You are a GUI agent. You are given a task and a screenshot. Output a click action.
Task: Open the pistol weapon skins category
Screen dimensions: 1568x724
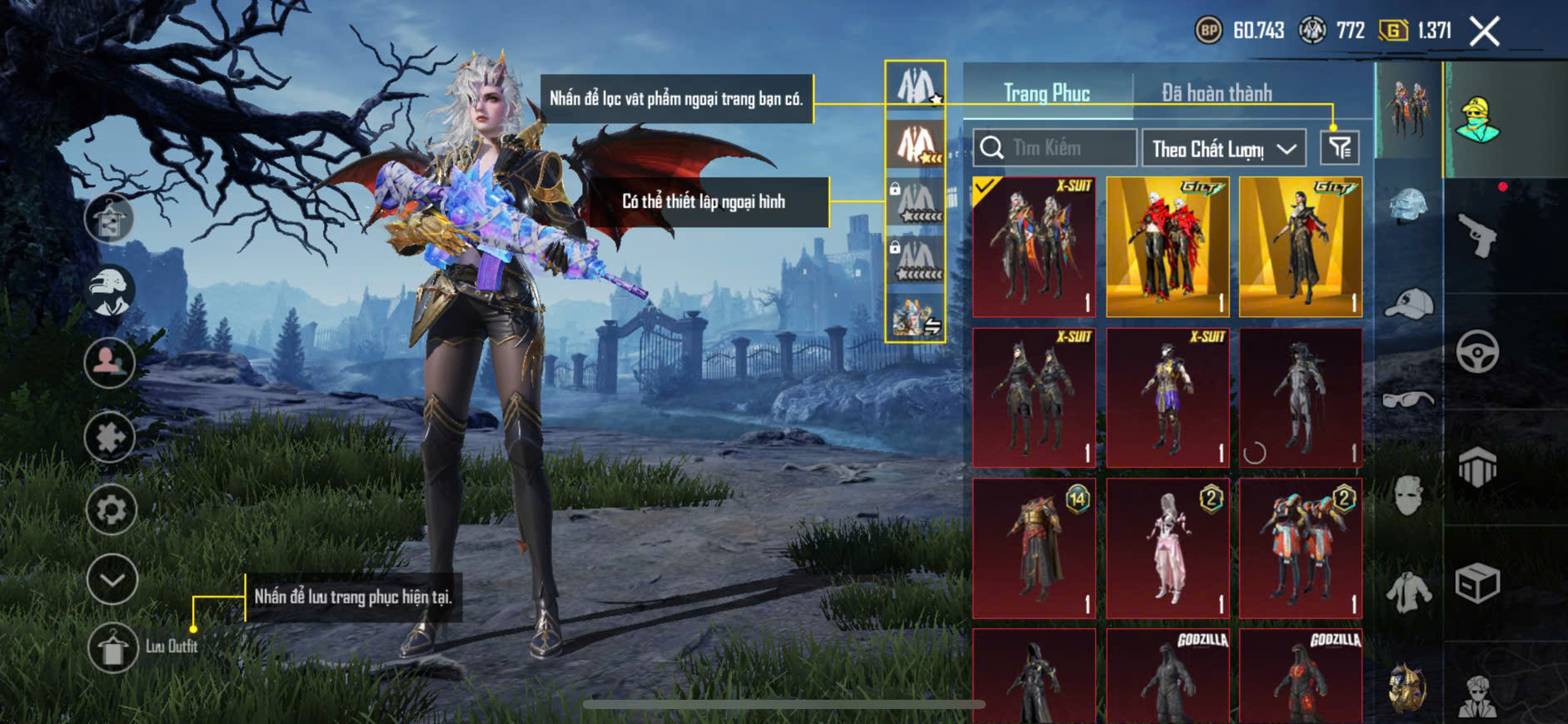tap(1477, 236)
